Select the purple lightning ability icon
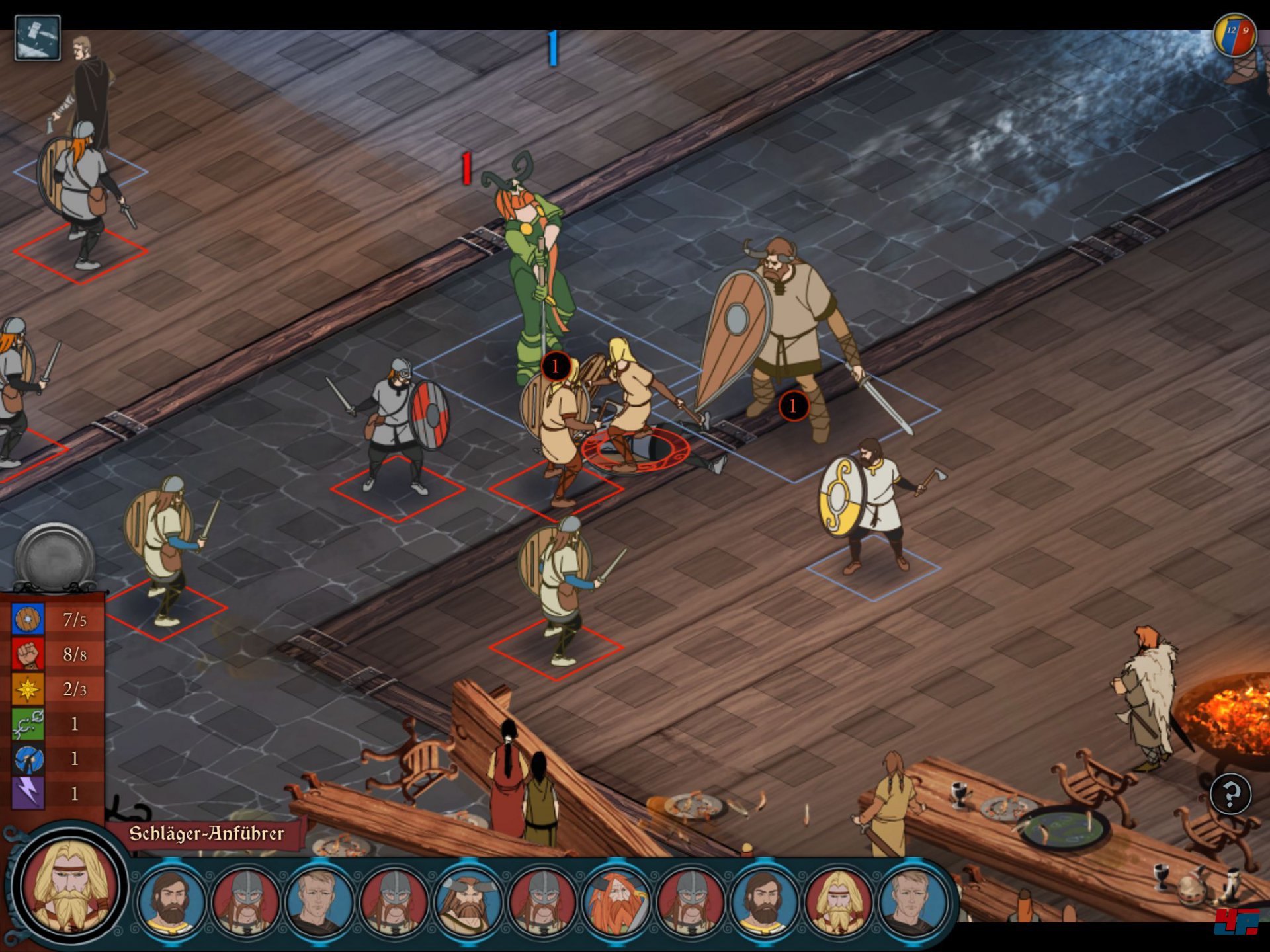This screenshot has height=952, width=1270. 28,793
